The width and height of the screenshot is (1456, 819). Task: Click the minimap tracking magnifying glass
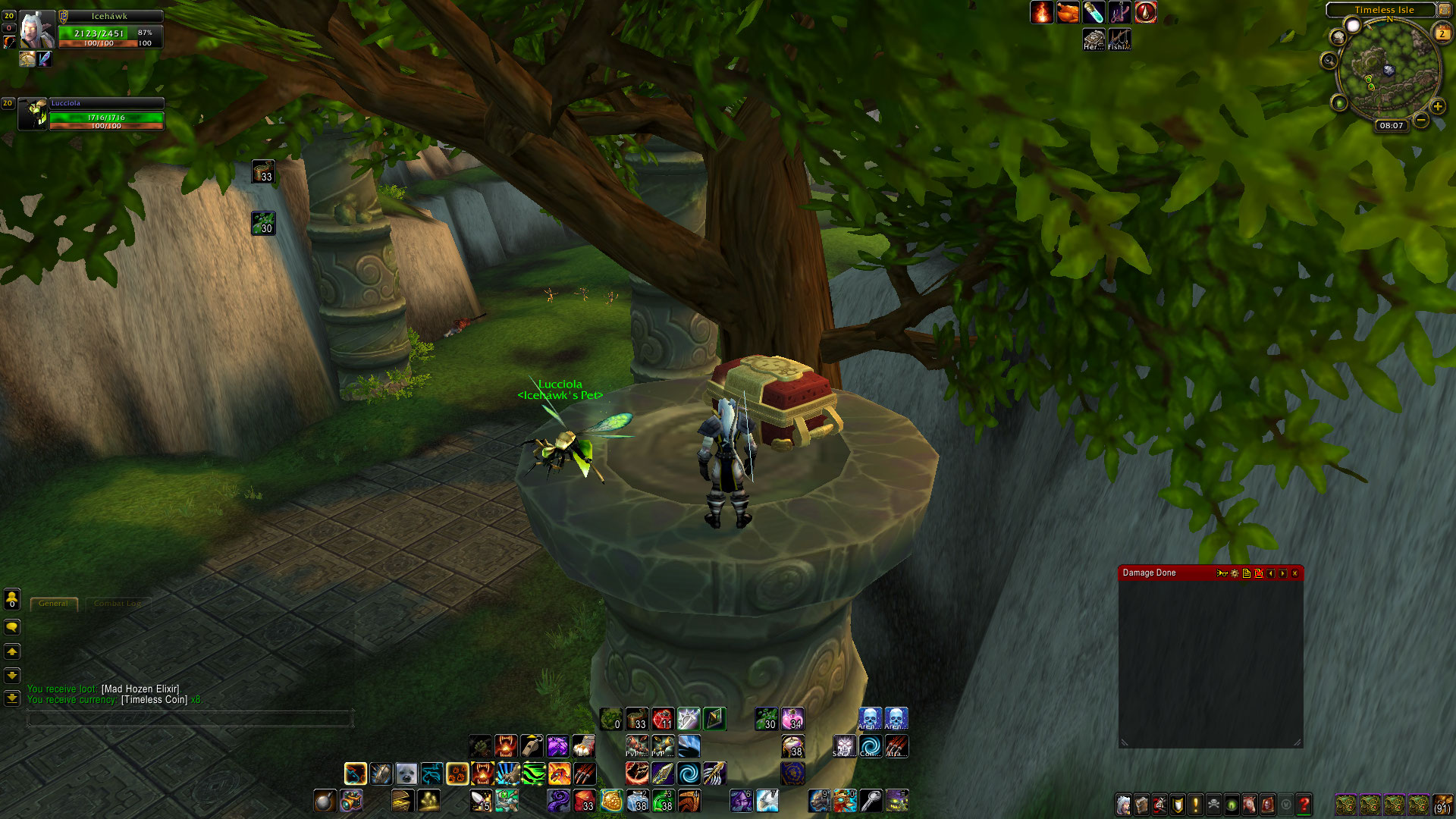pyautogui.click(x=1329, y=61)
